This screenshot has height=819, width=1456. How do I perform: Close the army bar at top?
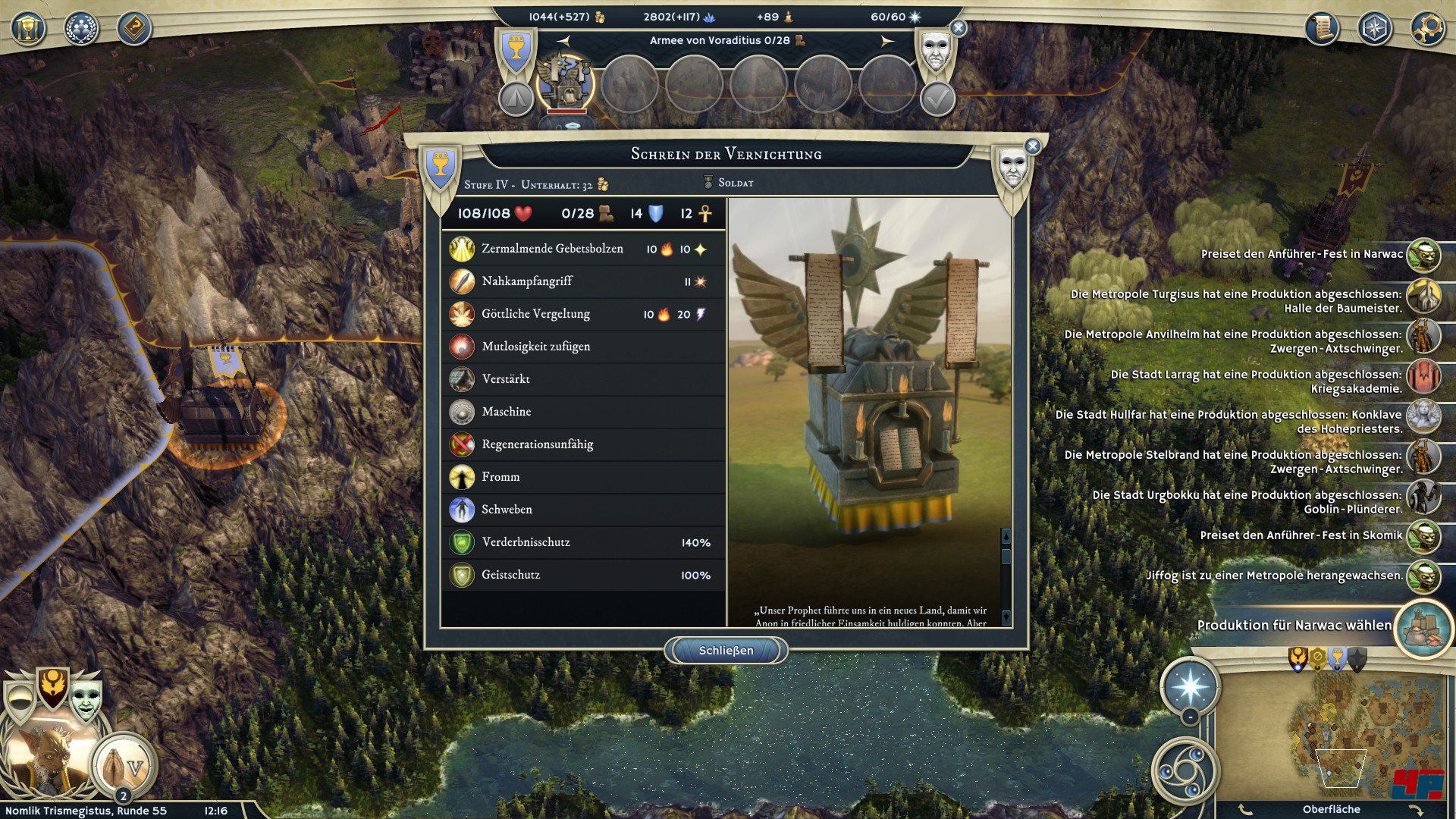coord(959,28)
